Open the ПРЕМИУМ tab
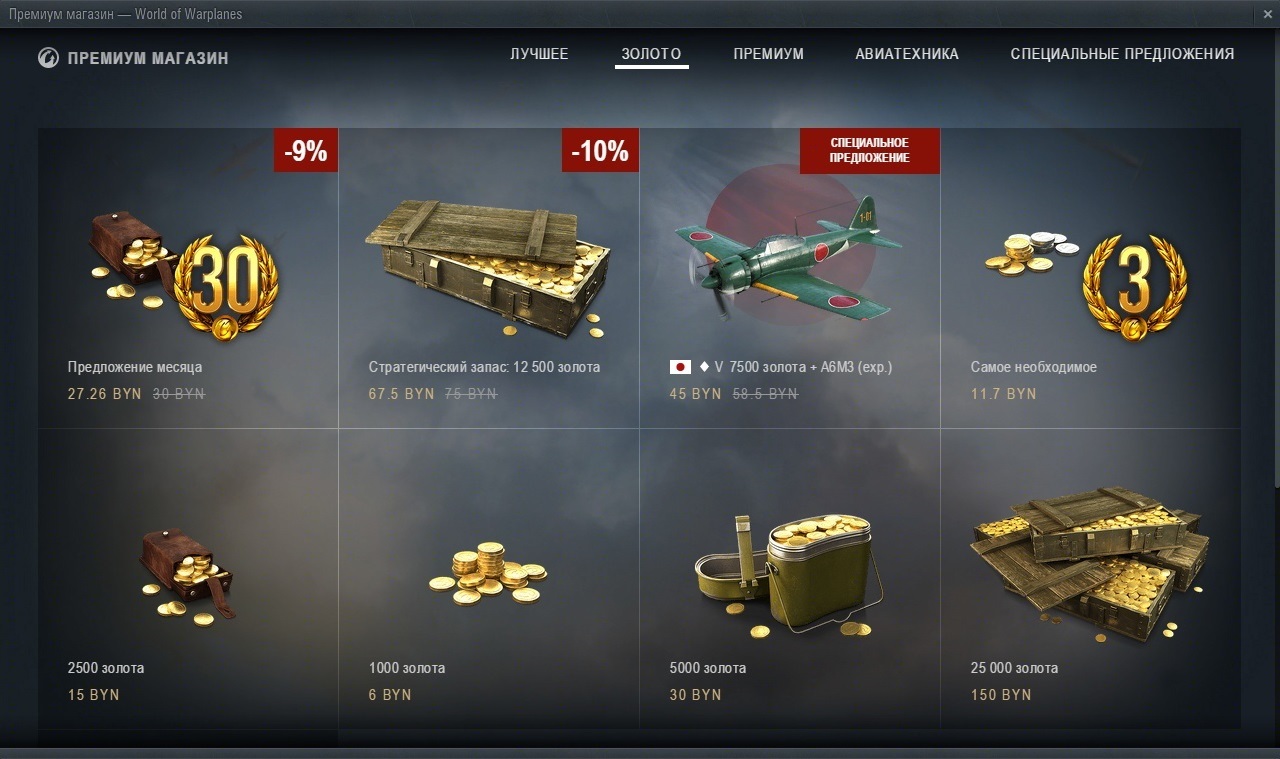Viewport: 1280px width, 759px height. 768,54
